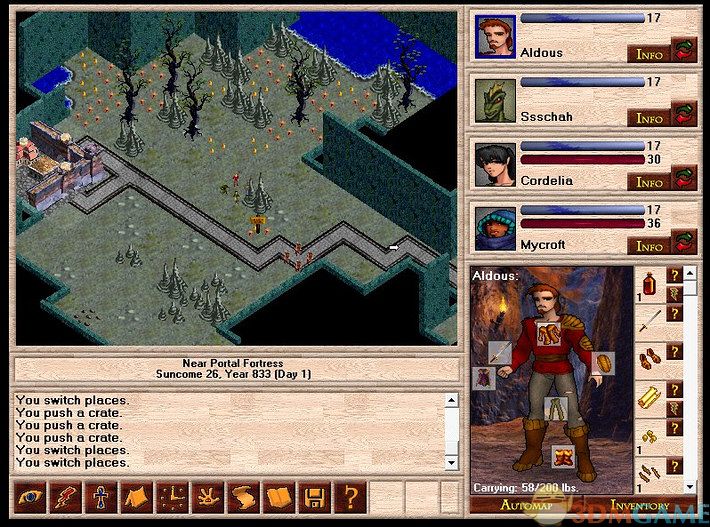Select the tent camp icon
710x527 pixels.
coord(133,496)
